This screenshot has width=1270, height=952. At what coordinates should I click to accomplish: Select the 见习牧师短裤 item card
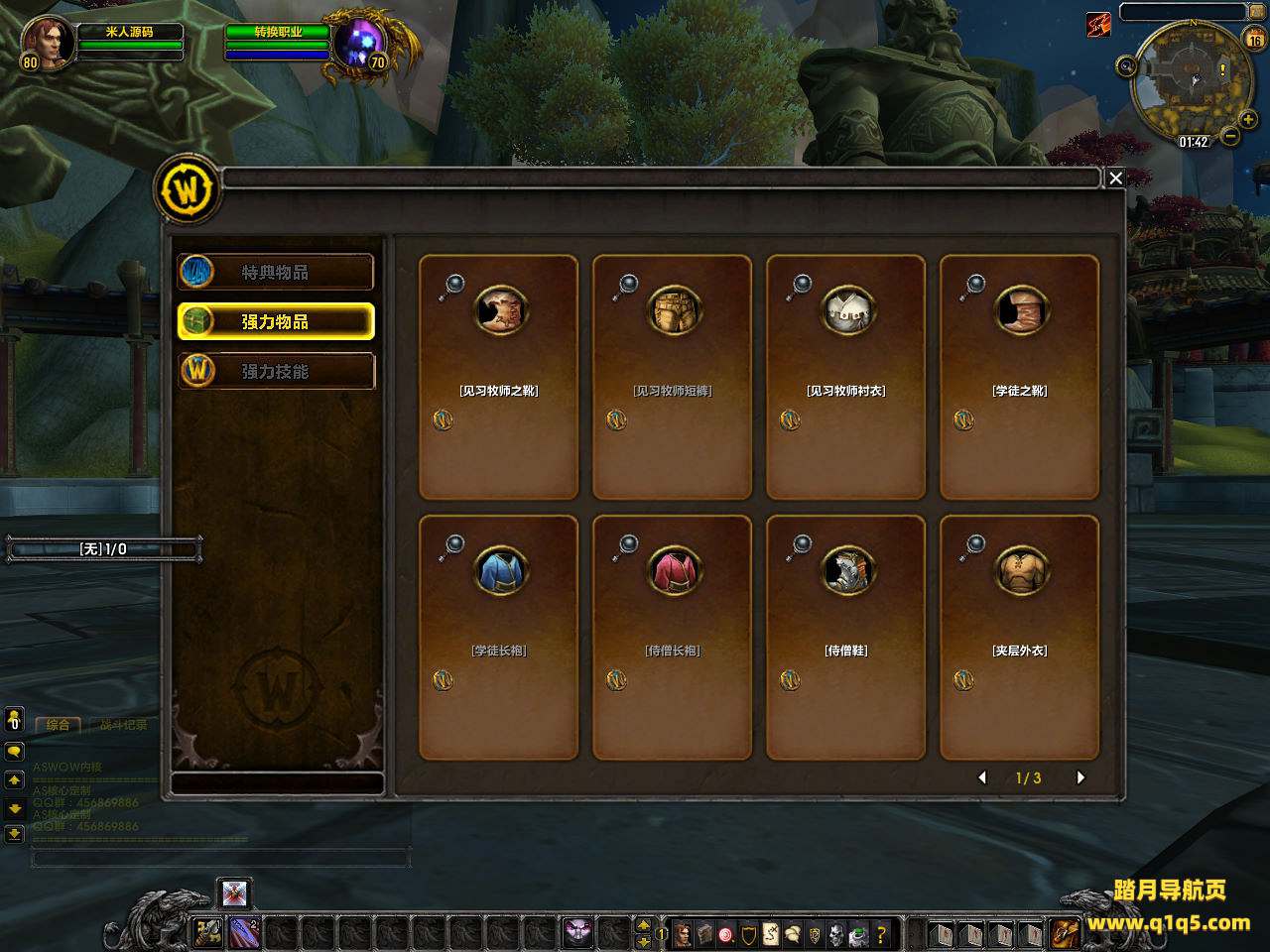click(672, 377)
